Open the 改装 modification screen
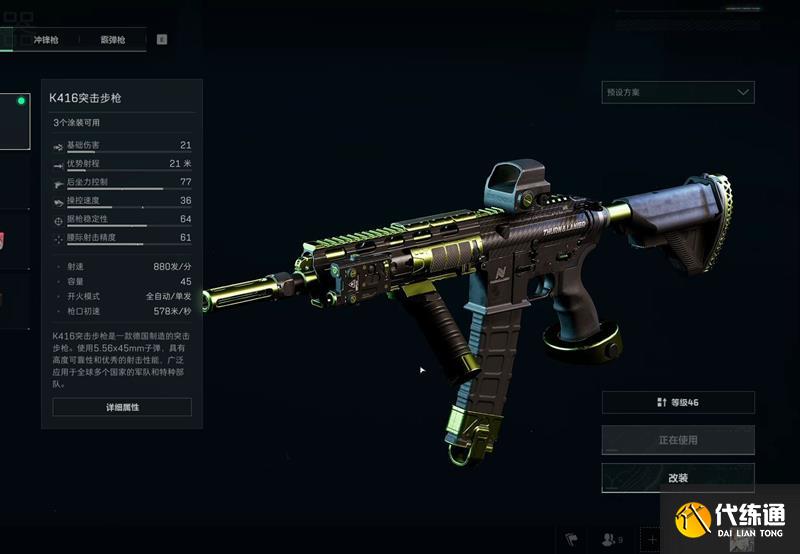The height and width of the screenshot is (554, 800). point(678,477)
